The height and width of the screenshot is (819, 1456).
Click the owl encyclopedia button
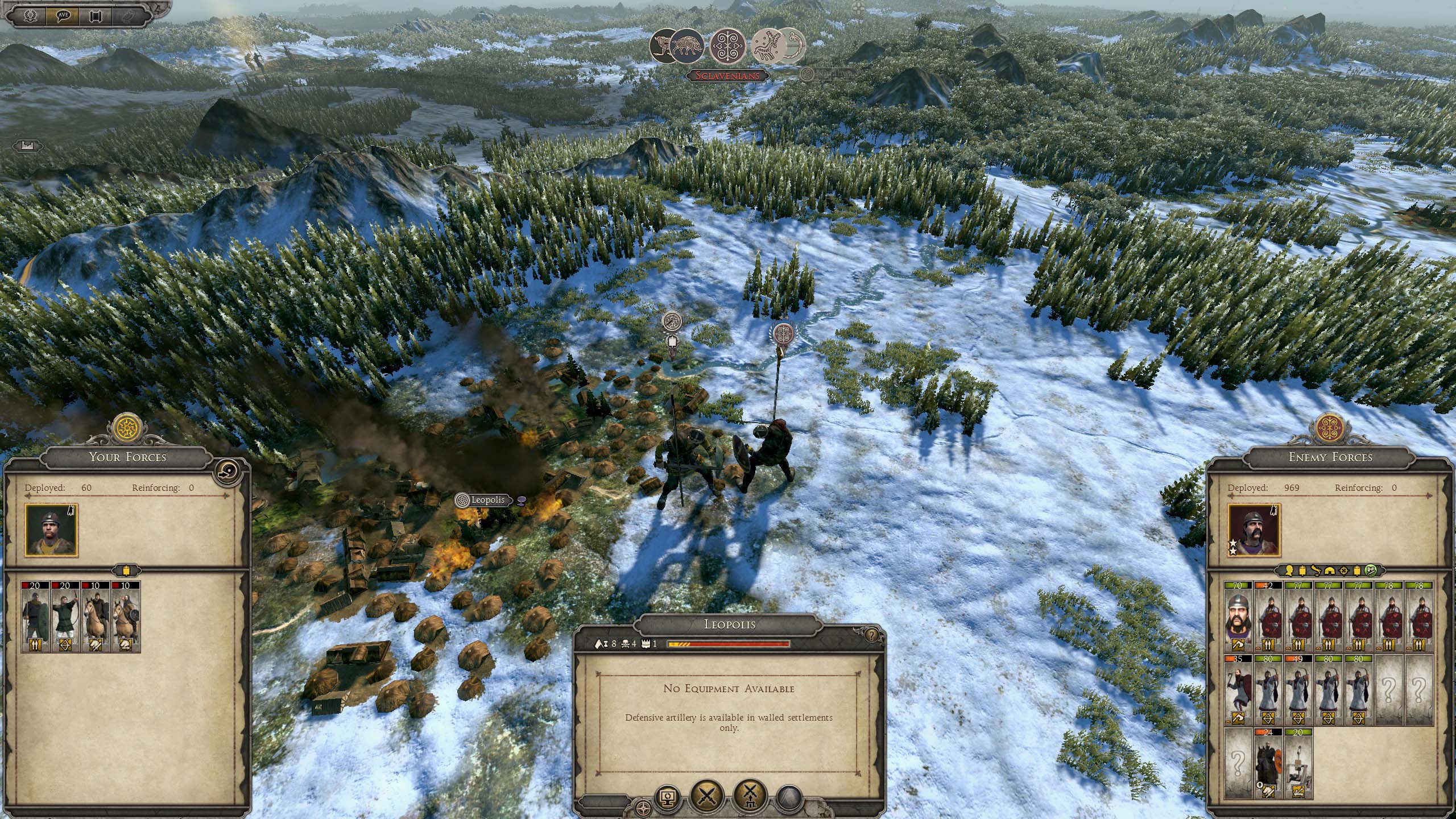coord(129,15)
